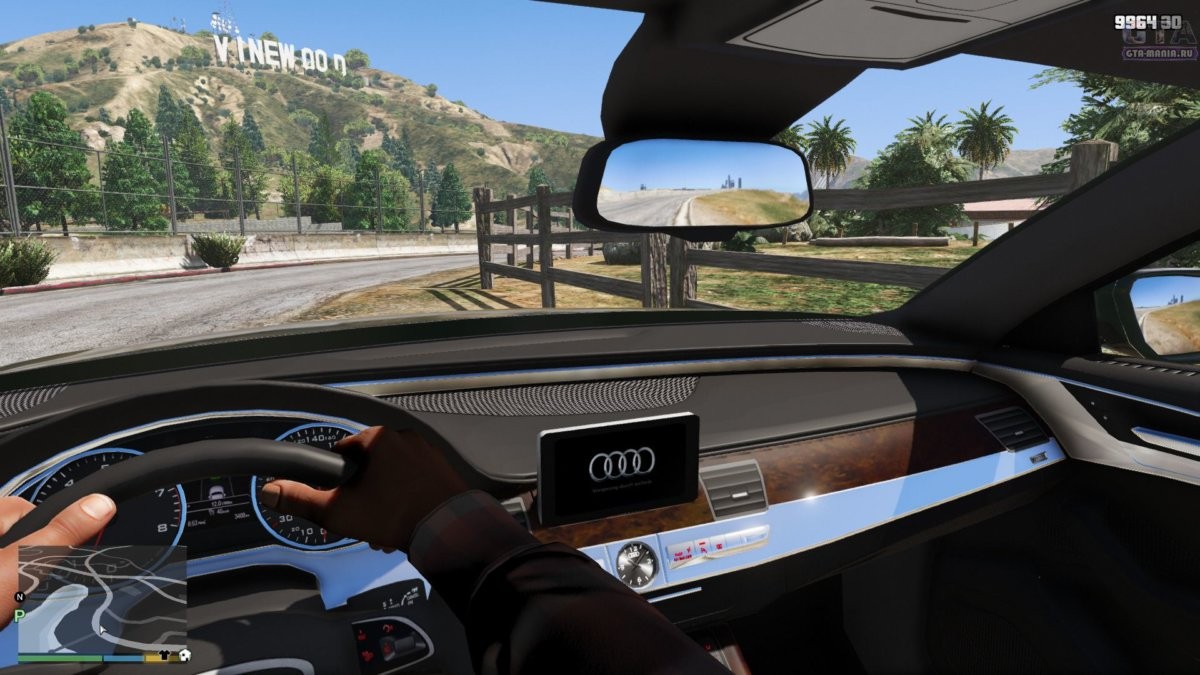Click the north compass marker on minimap
The image size is (1200, 675).
[x=18, y=597]
